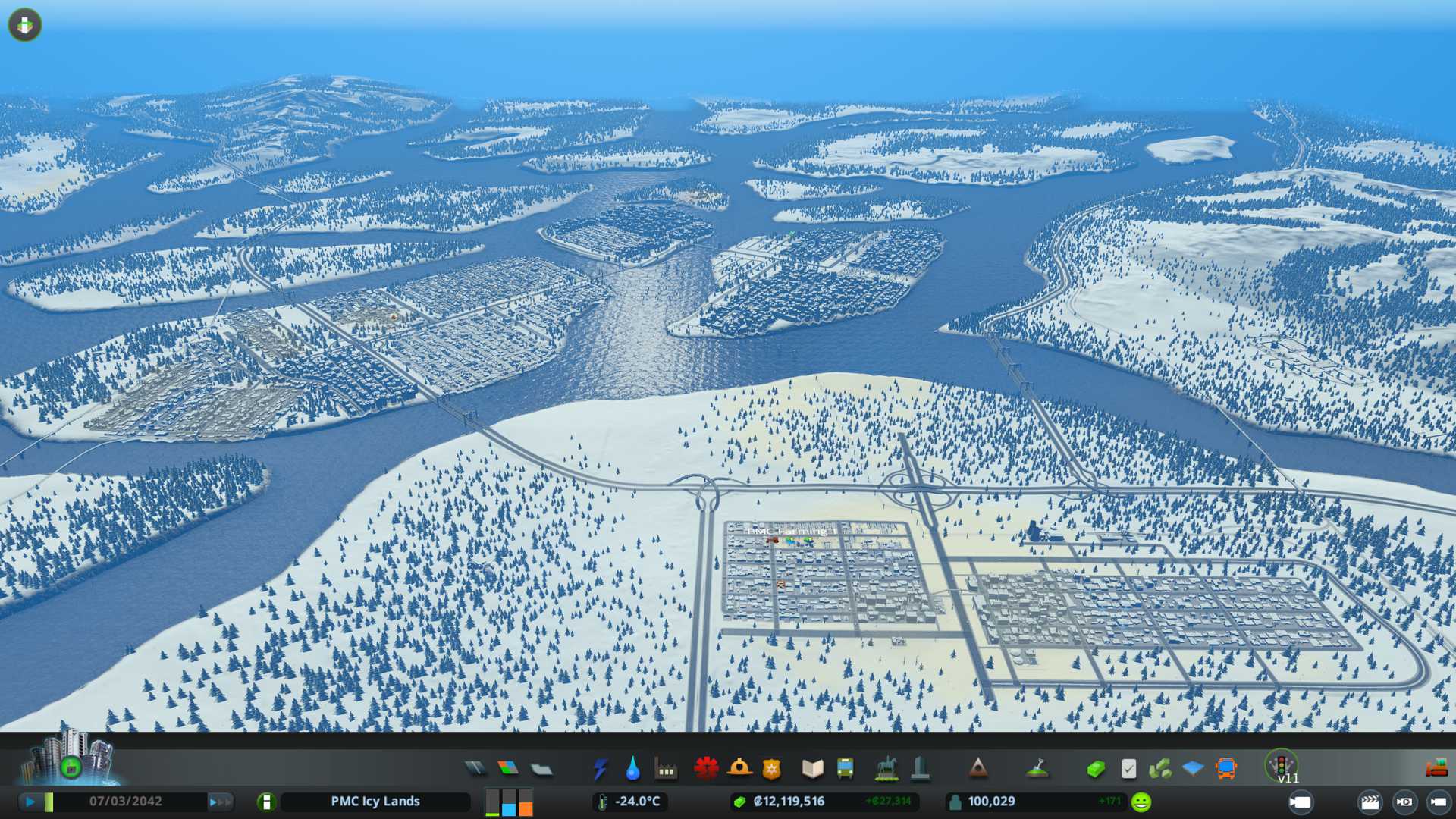
Task: Open the Roads build menu
Action: pyautogui.click(x=475, y=769)
